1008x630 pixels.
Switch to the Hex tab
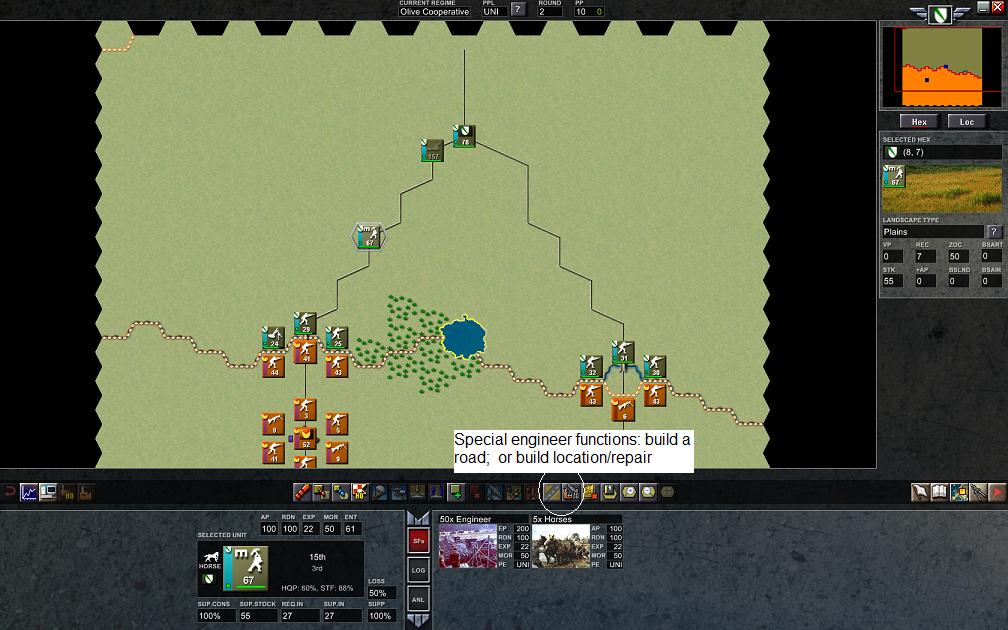click(x=919, y=122)
